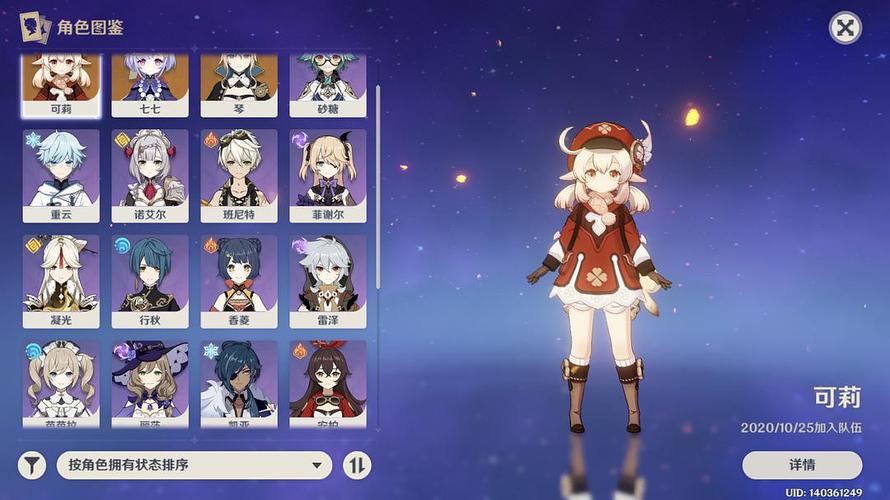Select the 凝光 (Ningguang) character card
This screenshot has width=890, height=500.
click(60, 280)
